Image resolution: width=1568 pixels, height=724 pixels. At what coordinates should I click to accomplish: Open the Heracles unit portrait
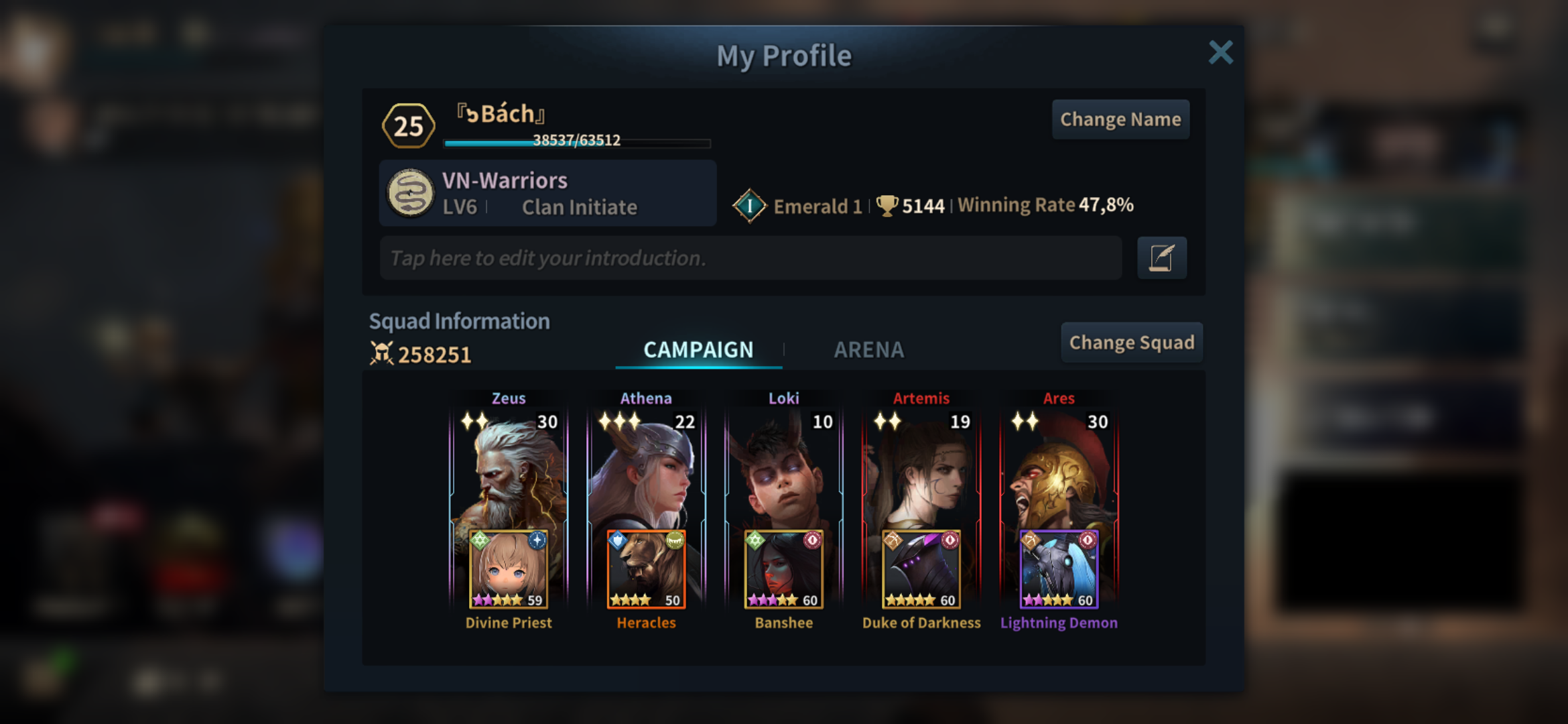pos(646,569)
